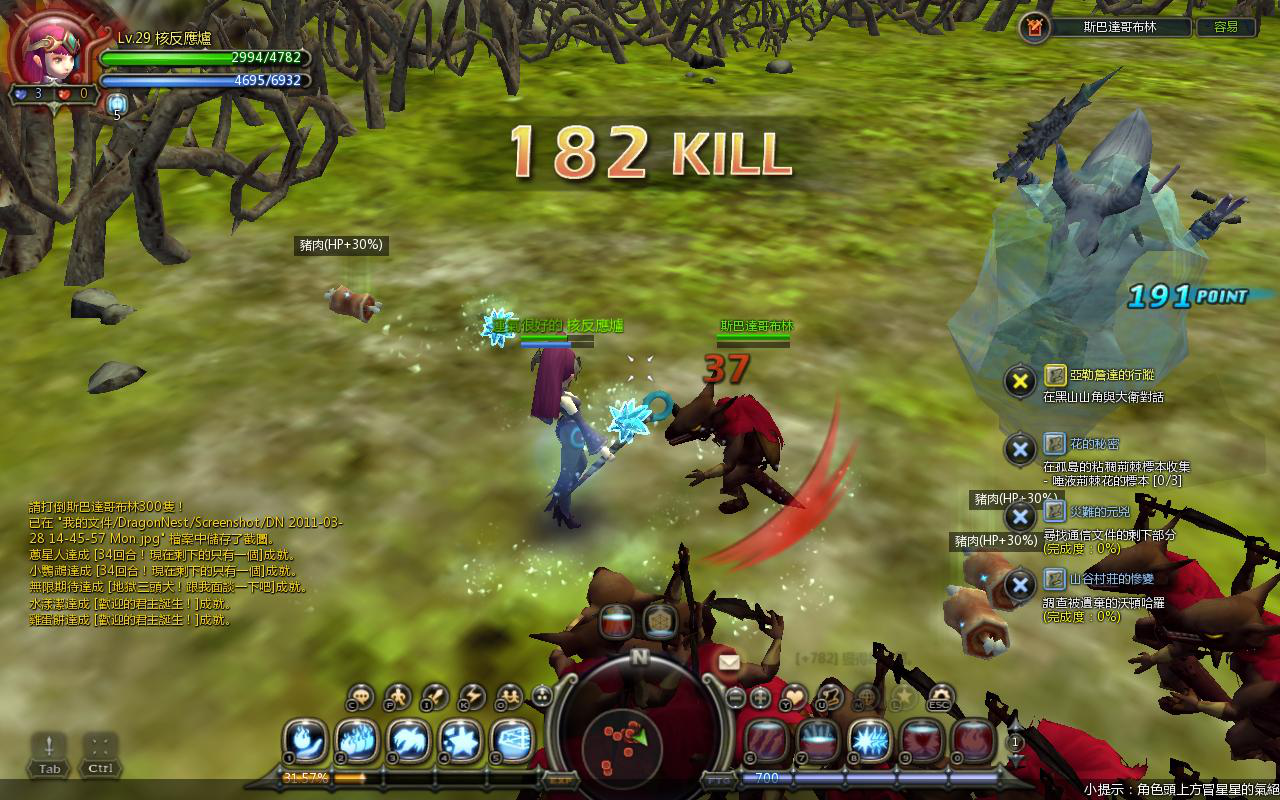This screenshot has width=1280, height=800.
Task: Use the red potion quick-slot above the minimap
Action: pos(617,621)
